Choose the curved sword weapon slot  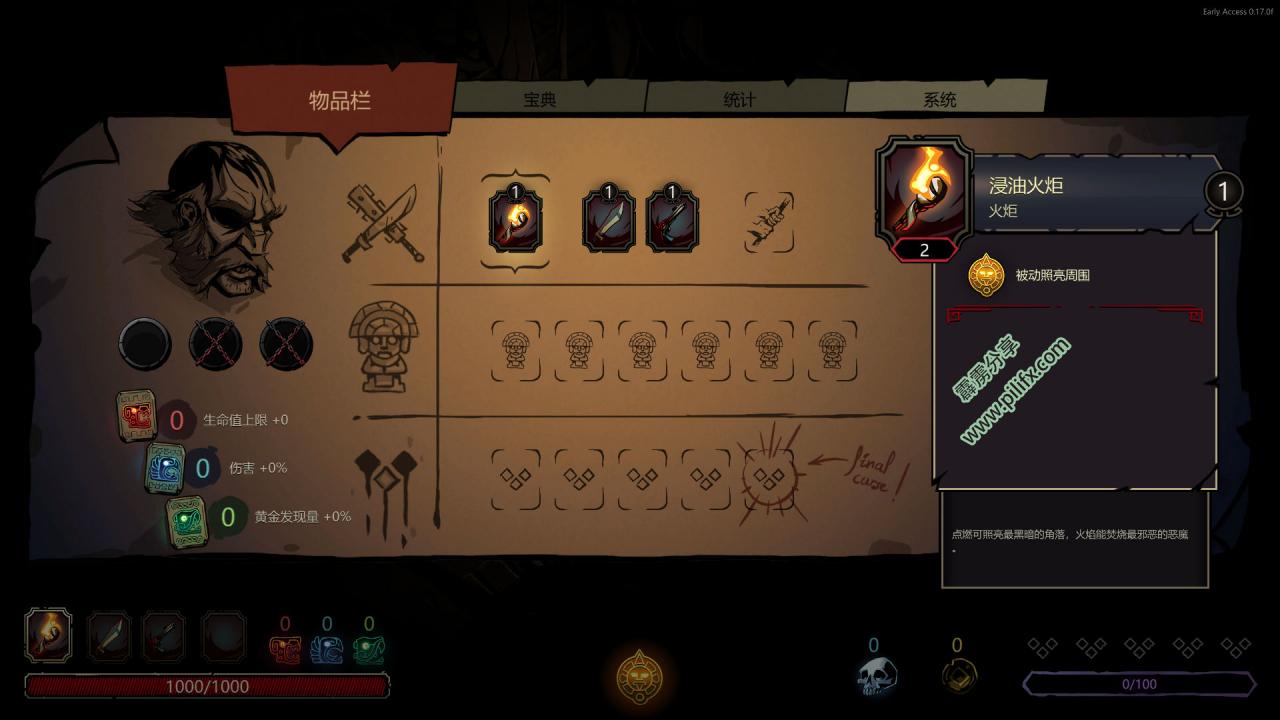pyautogui.click(x=608, y=221)
